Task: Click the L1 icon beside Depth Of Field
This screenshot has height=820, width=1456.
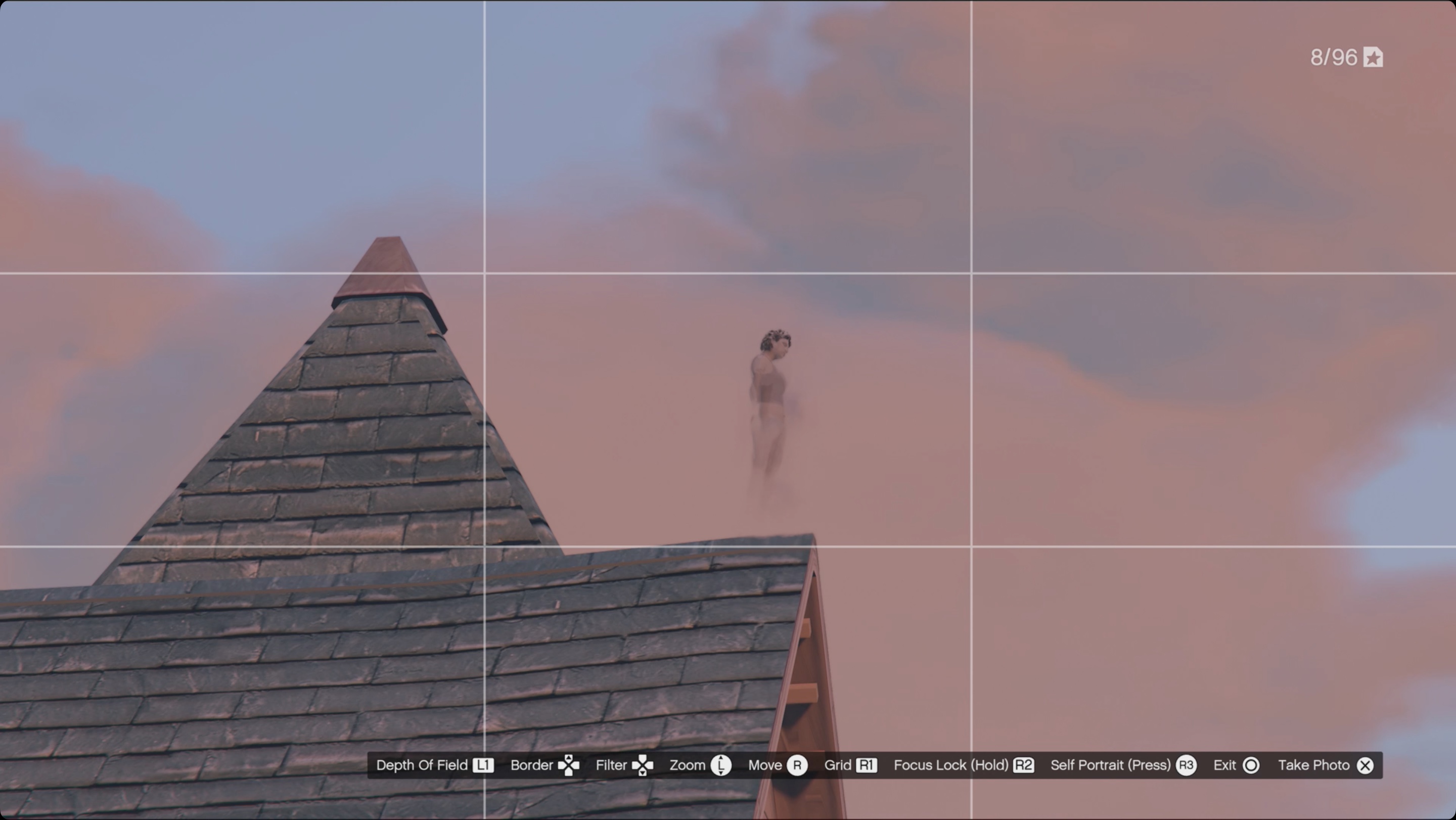Action: [484, 765]
